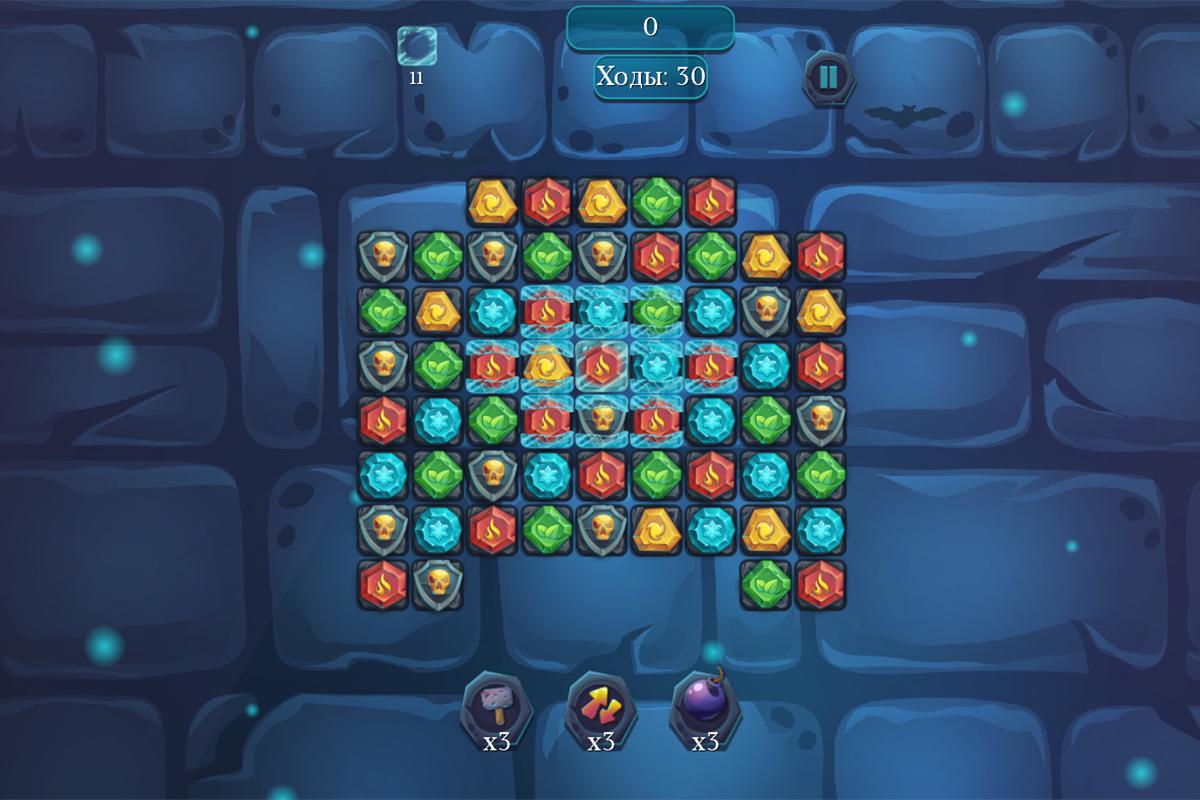Activate the hammer booster
1200x800 pixels.
point(496,706)
